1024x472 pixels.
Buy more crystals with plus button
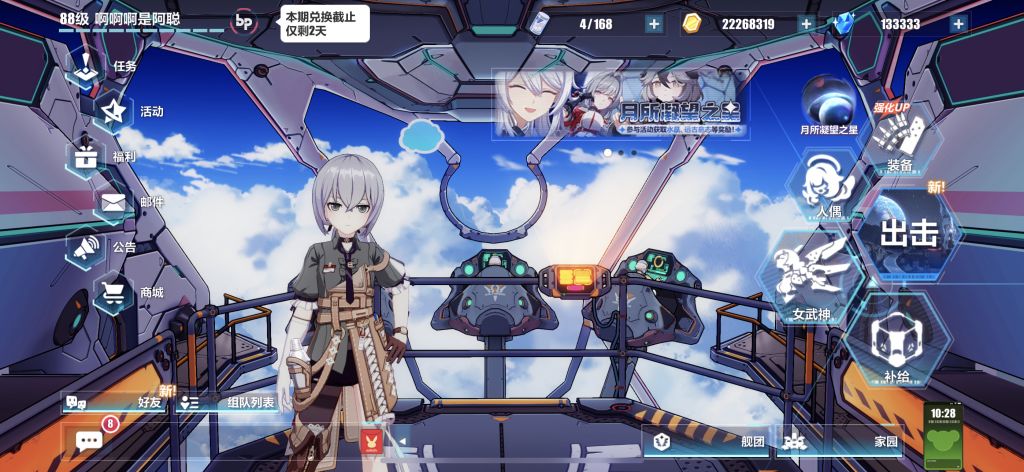[x=959, y=24]
